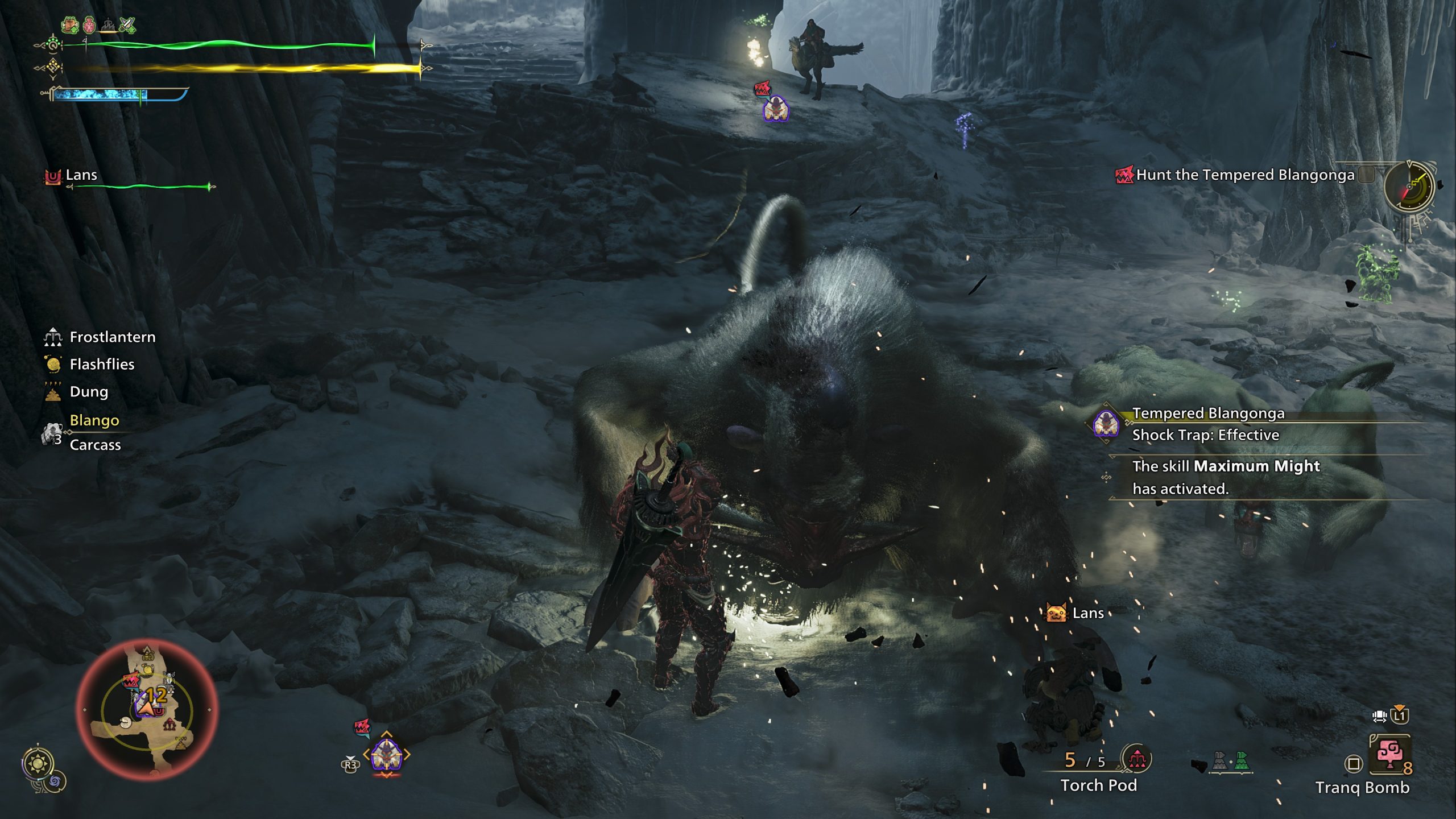Open the circular minimap
Viewport: 1456px width, 819px height.
[x=147, y=710]
